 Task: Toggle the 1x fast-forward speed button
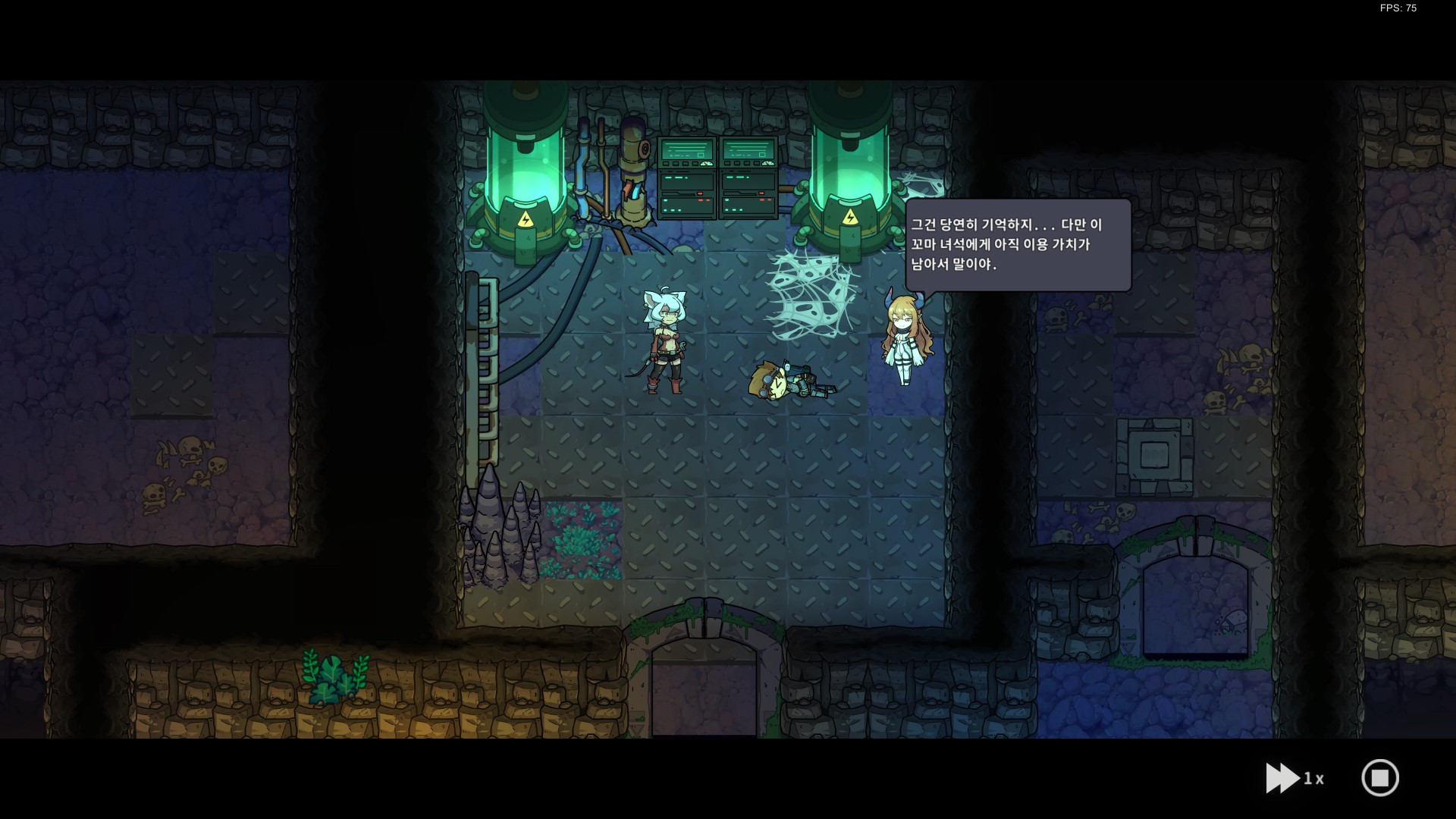(x=1293, y=778)
